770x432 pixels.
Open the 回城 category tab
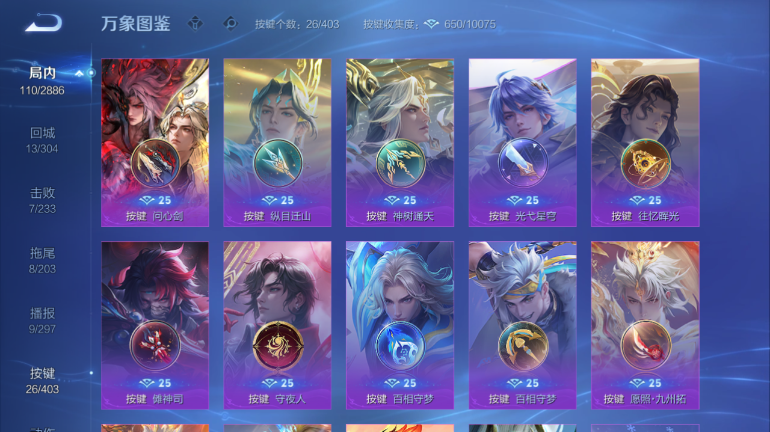pos(42,140)
